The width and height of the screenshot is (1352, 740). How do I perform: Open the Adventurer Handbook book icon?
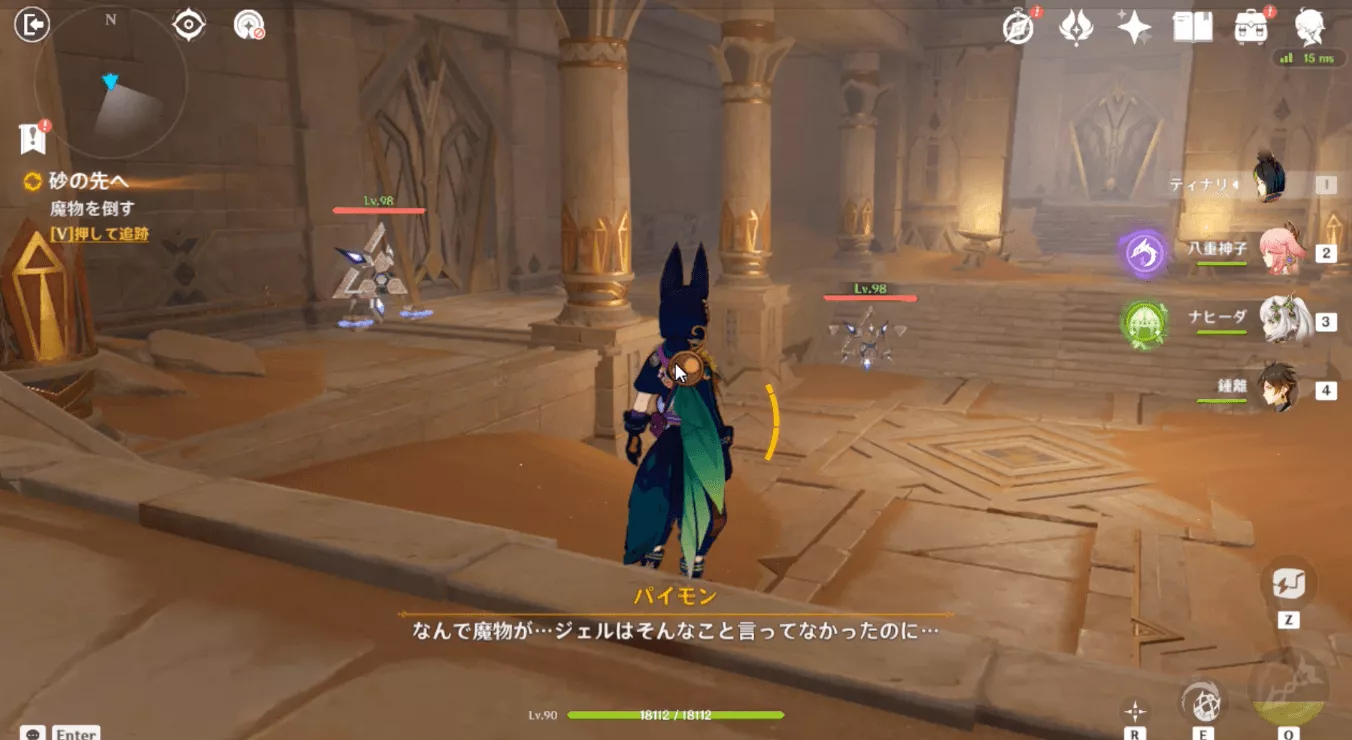pos(1192,28)
